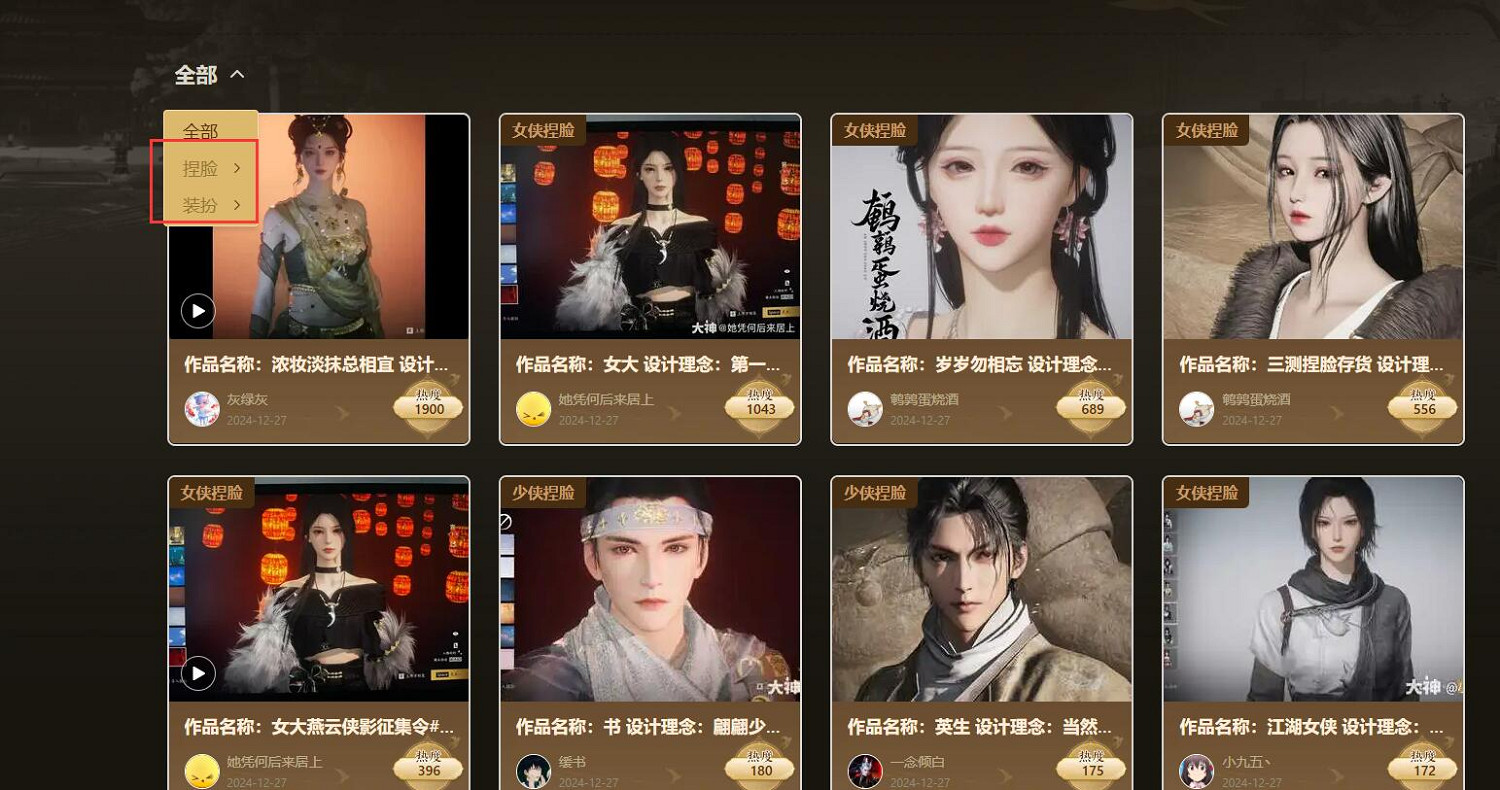The height and width of the screenshot is (790, 1500).
Task: Play the 浓妆淡抹总相宜 video
Action: click(197, 311)
